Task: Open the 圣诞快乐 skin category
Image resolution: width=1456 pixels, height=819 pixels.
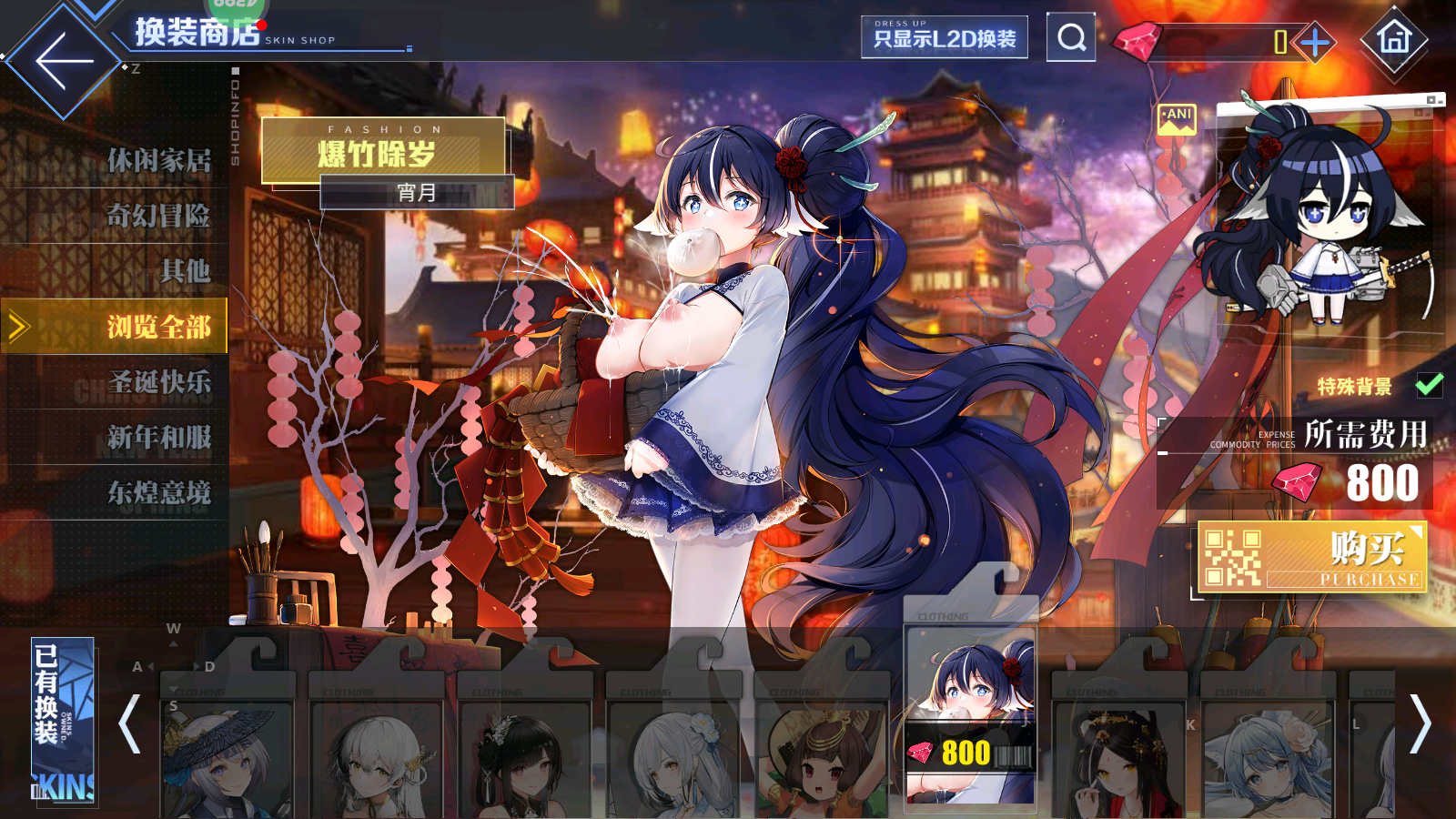Action: [x=158, y=382]
